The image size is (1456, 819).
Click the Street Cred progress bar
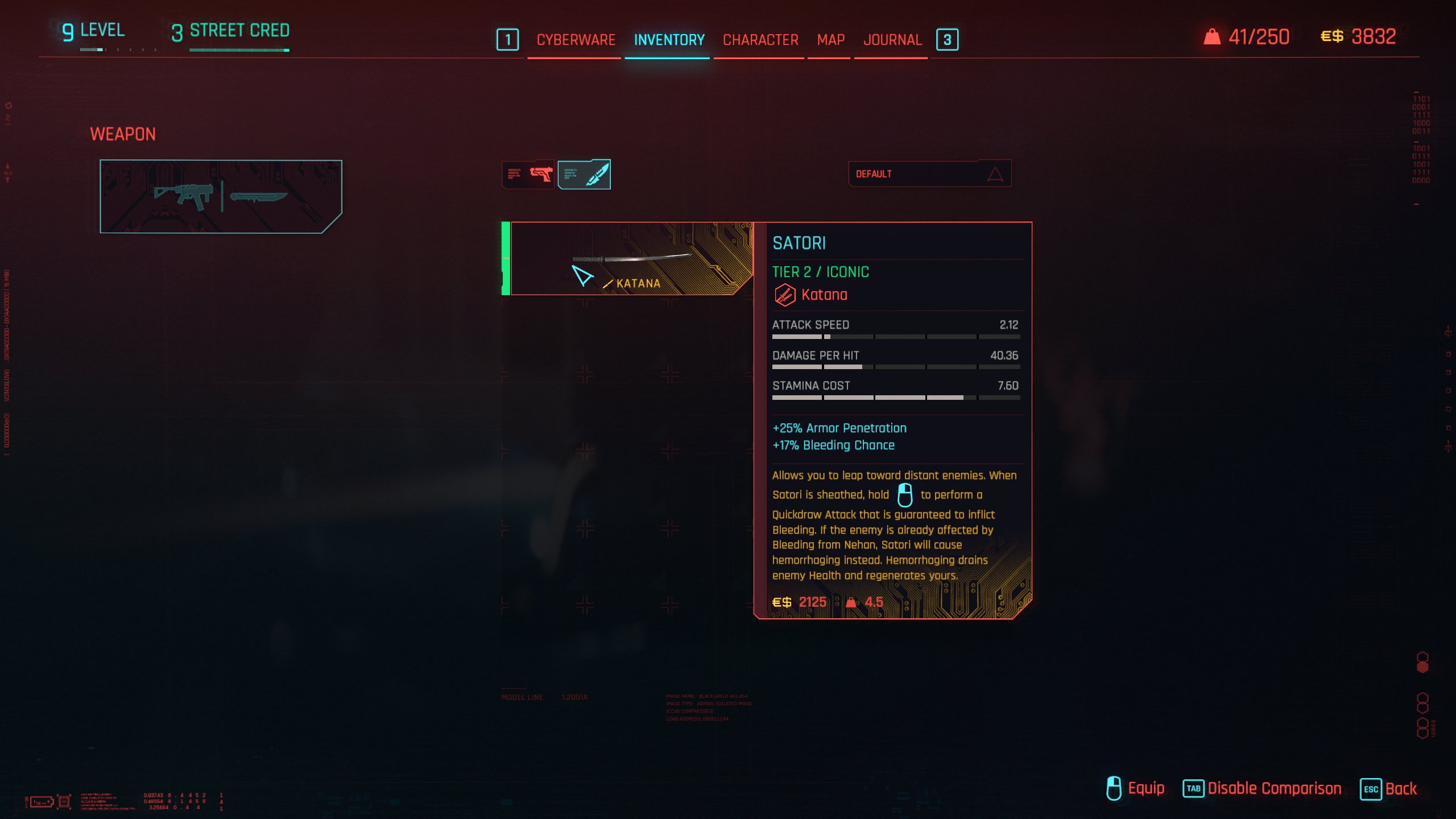click(x=239, y=50)
